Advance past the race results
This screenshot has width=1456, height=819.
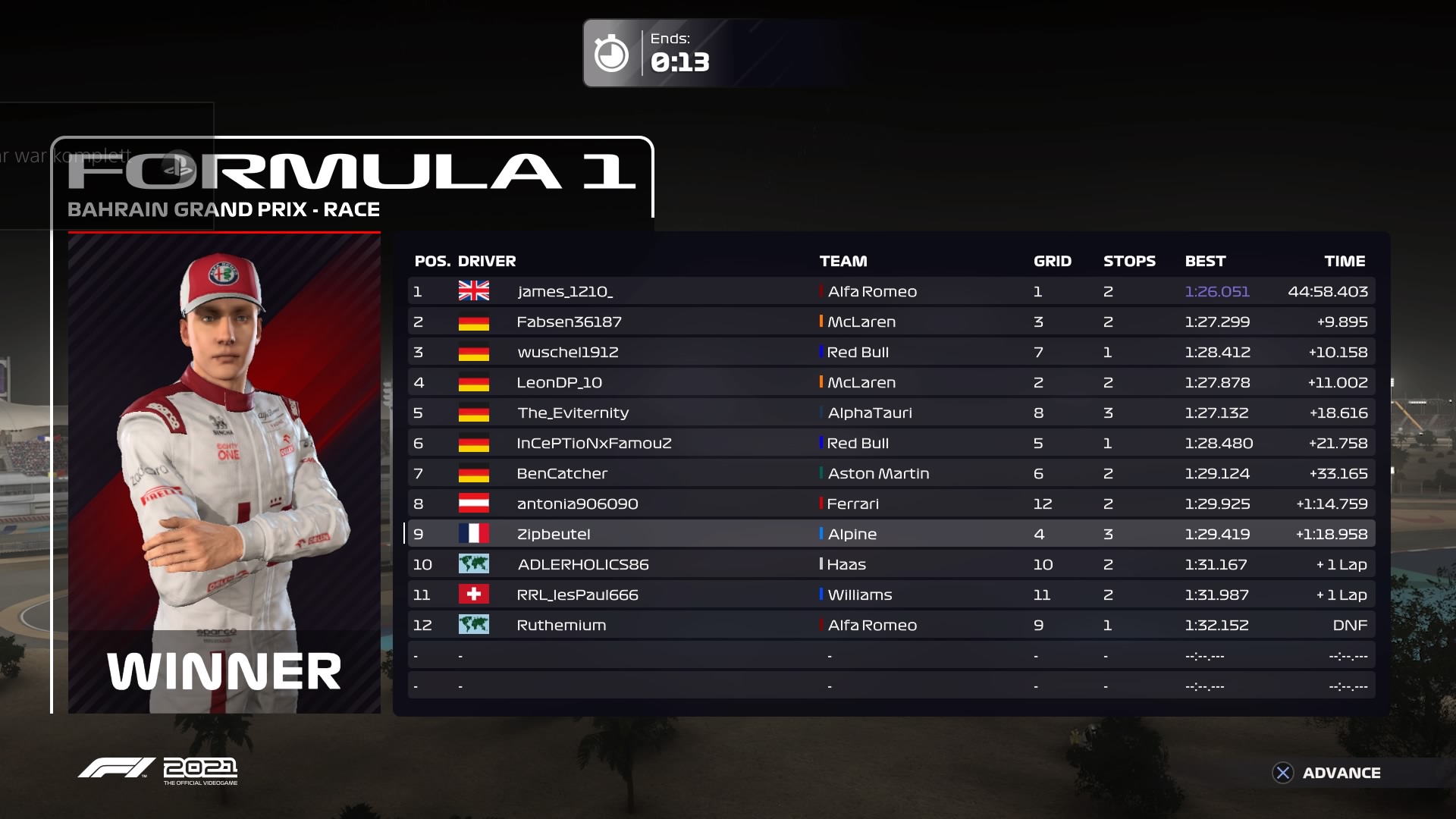point(1326,773)
